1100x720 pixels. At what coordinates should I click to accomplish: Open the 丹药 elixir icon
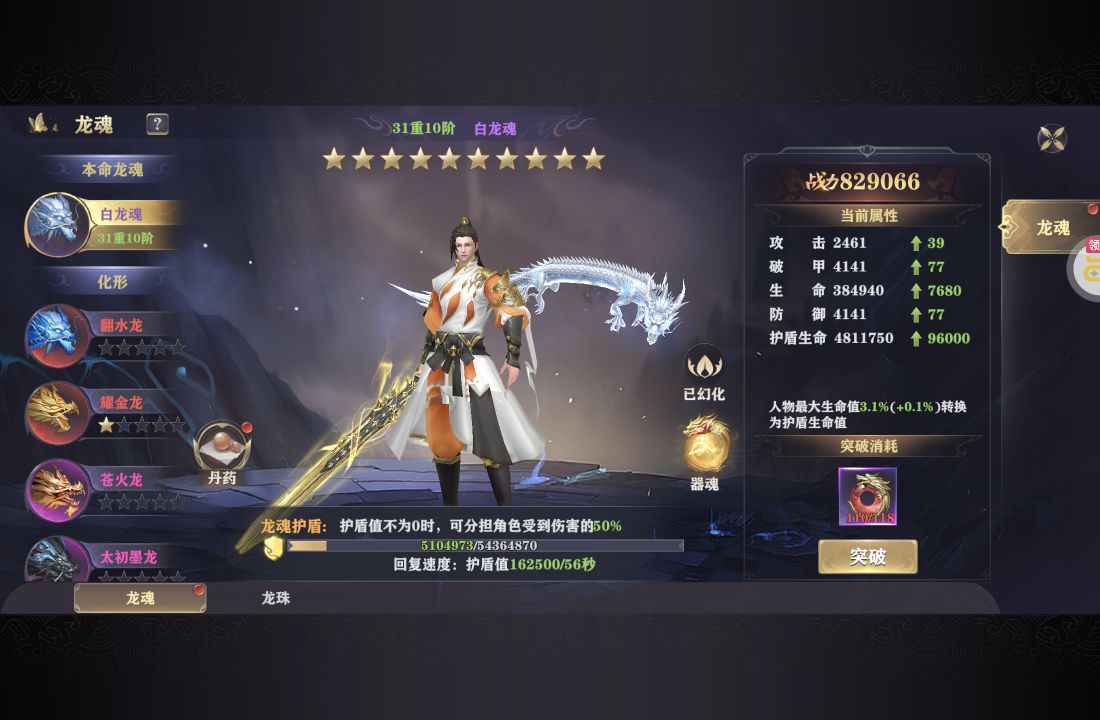pos(222,448)
